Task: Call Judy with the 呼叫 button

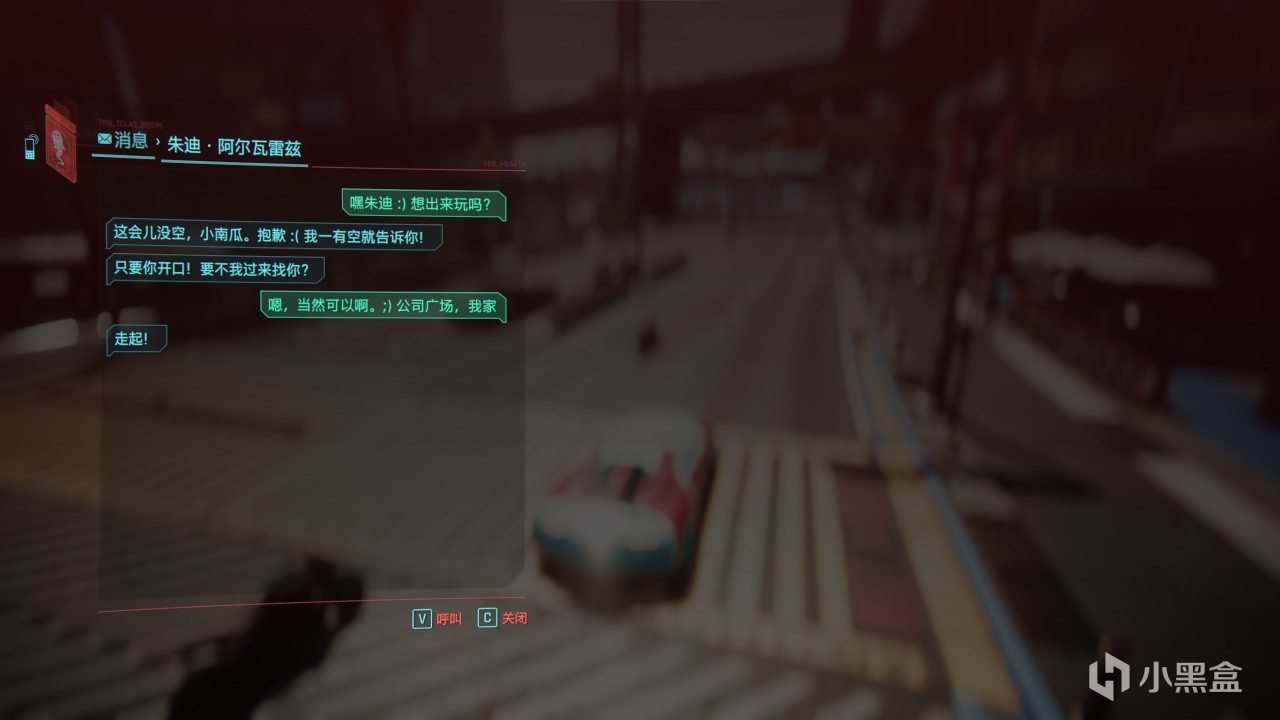Action: (x=437, y=618)
